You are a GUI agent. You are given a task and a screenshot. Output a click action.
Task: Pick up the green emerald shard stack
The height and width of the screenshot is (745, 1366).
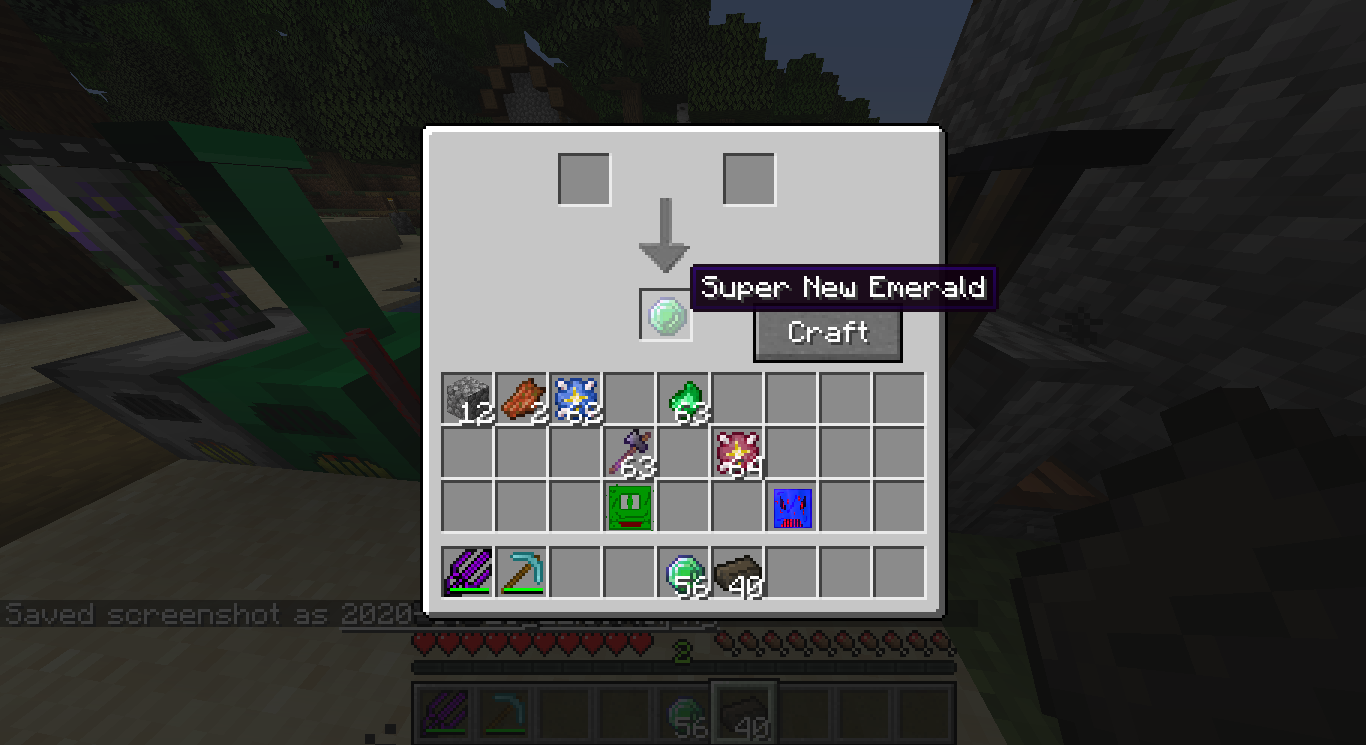(x=685, y=397)
